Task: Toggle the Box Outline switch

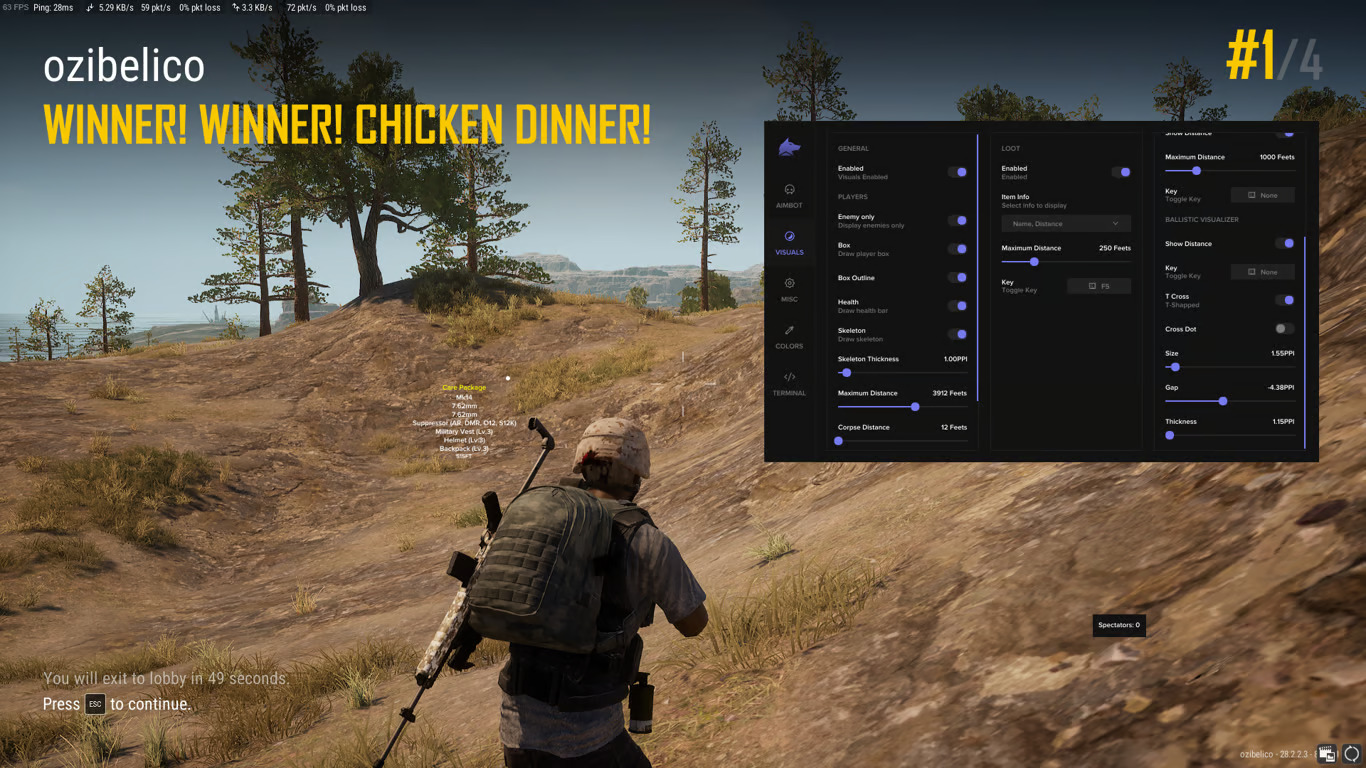Action: click(x=958, y=277)
